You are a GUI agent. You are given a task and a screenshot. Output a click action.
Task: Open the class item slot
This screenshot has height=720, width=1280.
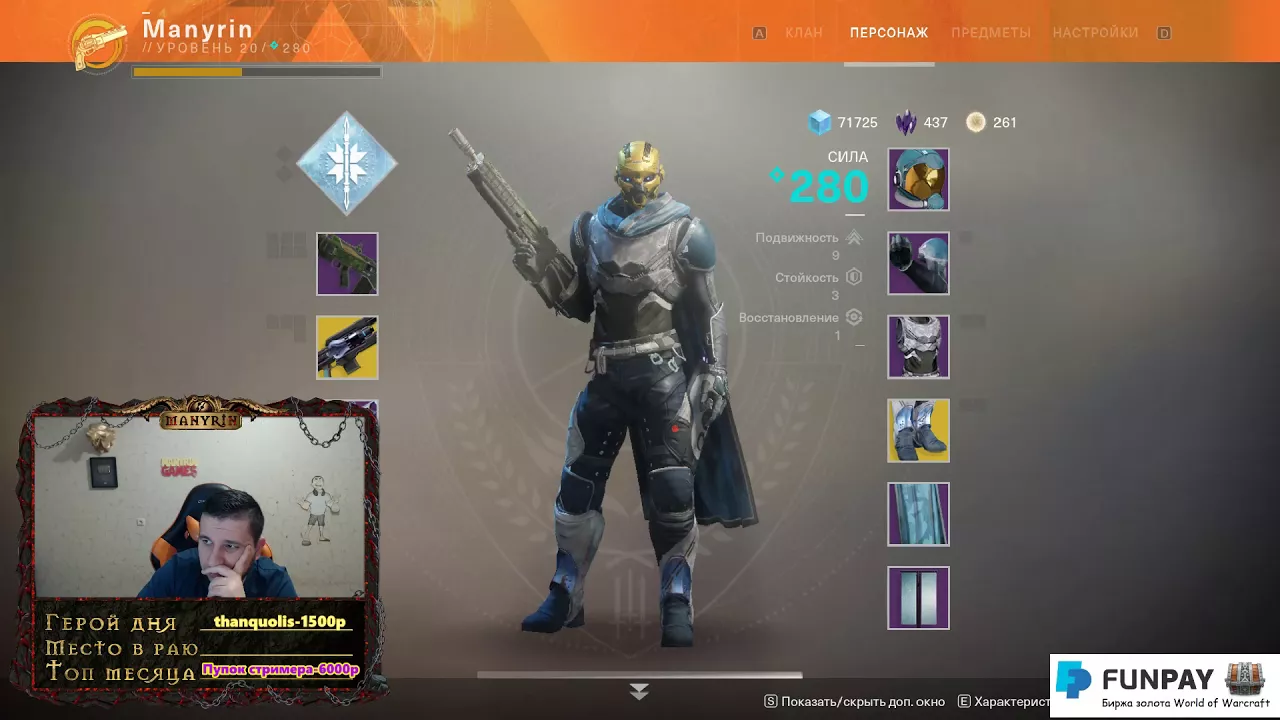coord(918,514)
